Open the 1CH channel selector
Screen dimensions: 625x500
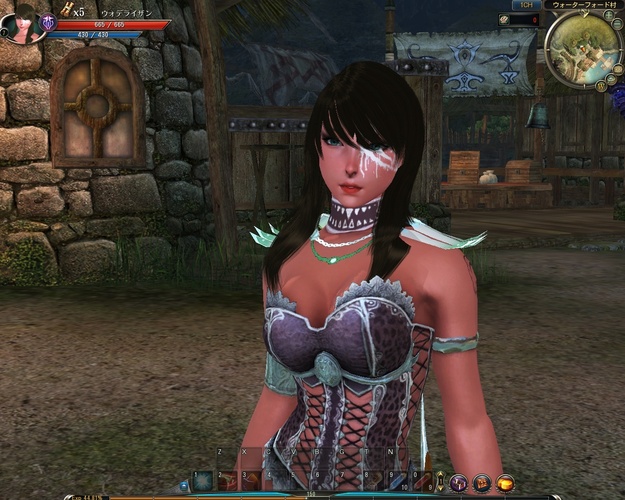[527, 5]
